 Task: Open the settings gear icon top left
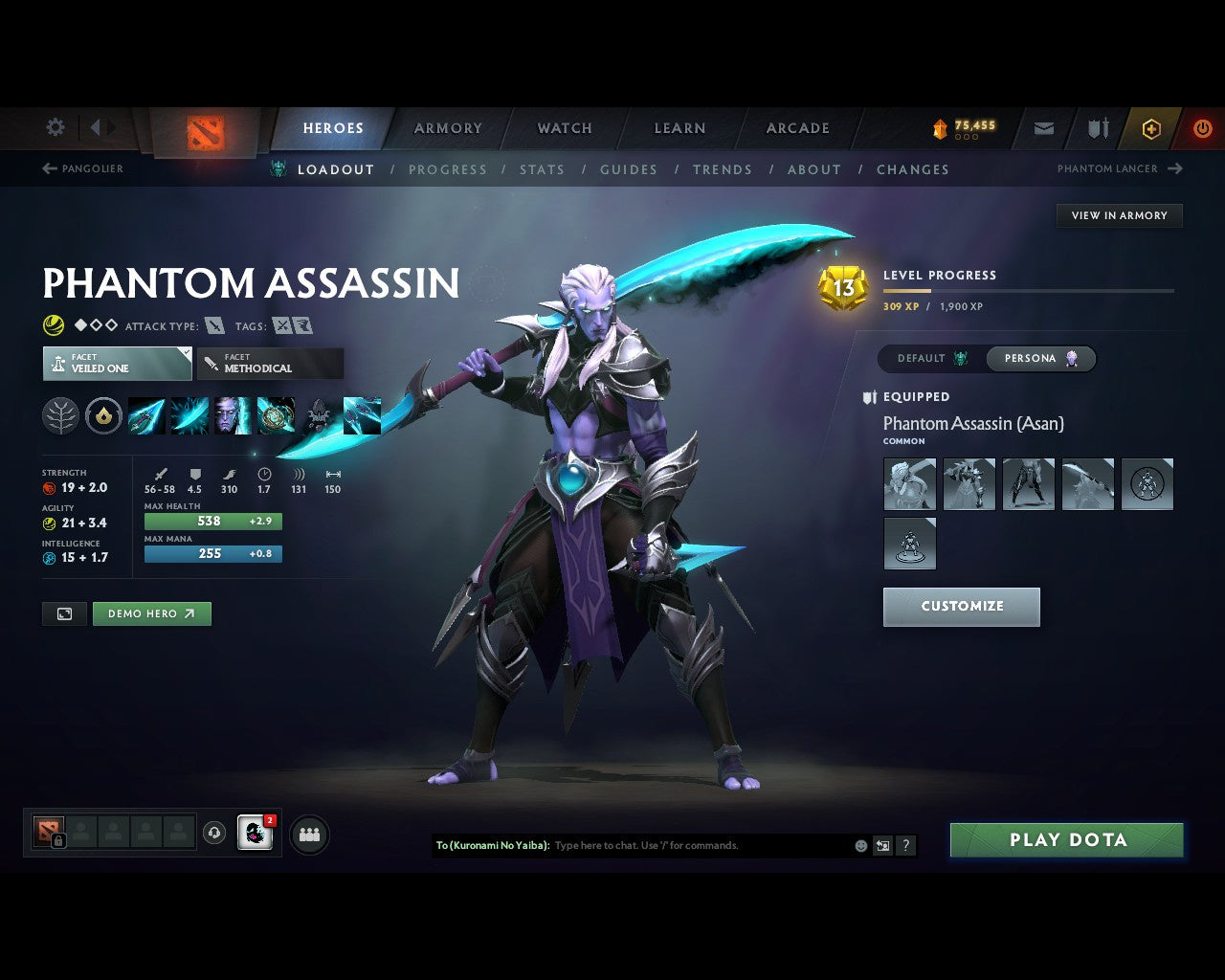55,126
